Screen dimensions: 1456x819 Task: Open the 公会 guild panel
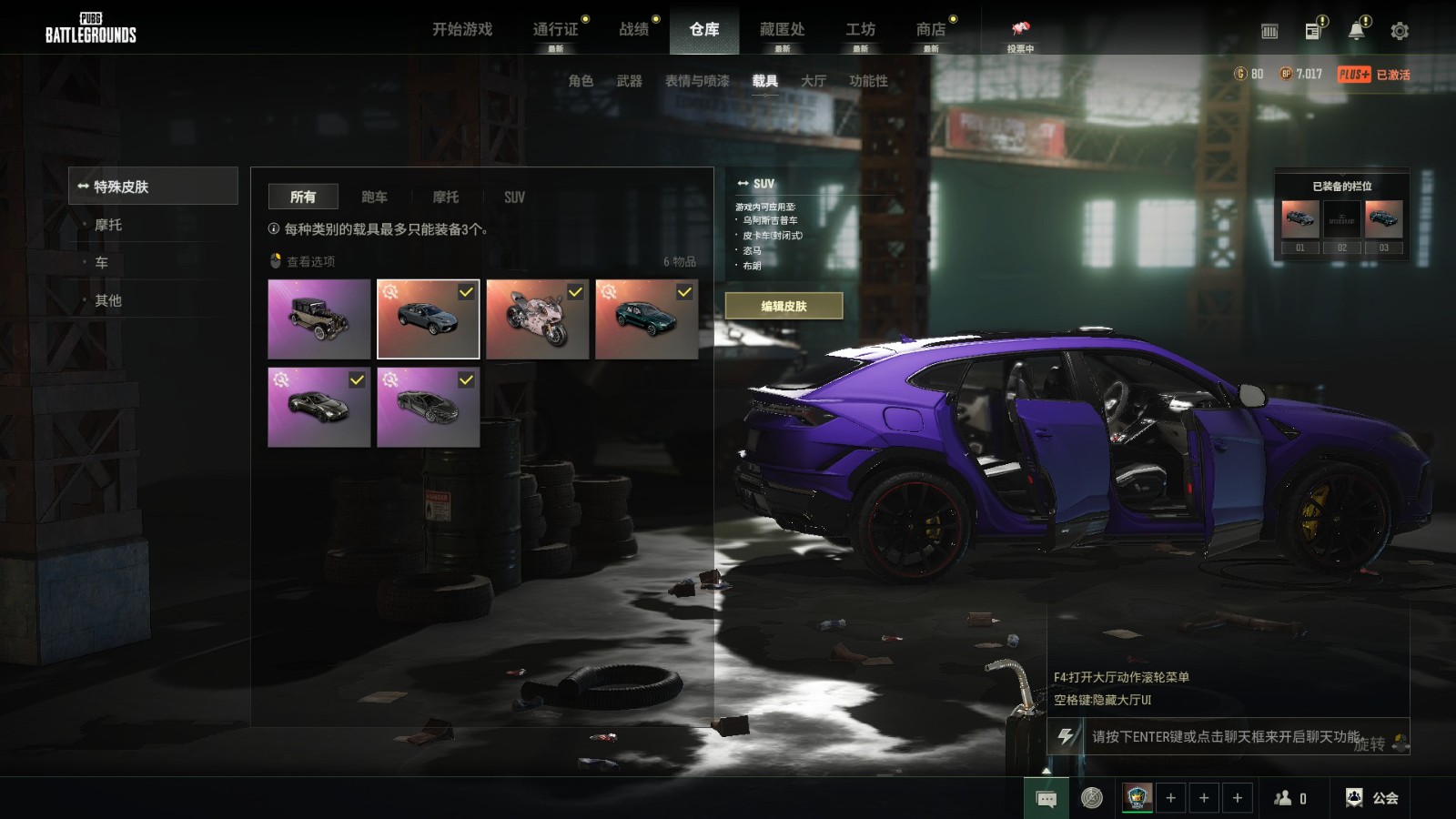coord(1373,798)
